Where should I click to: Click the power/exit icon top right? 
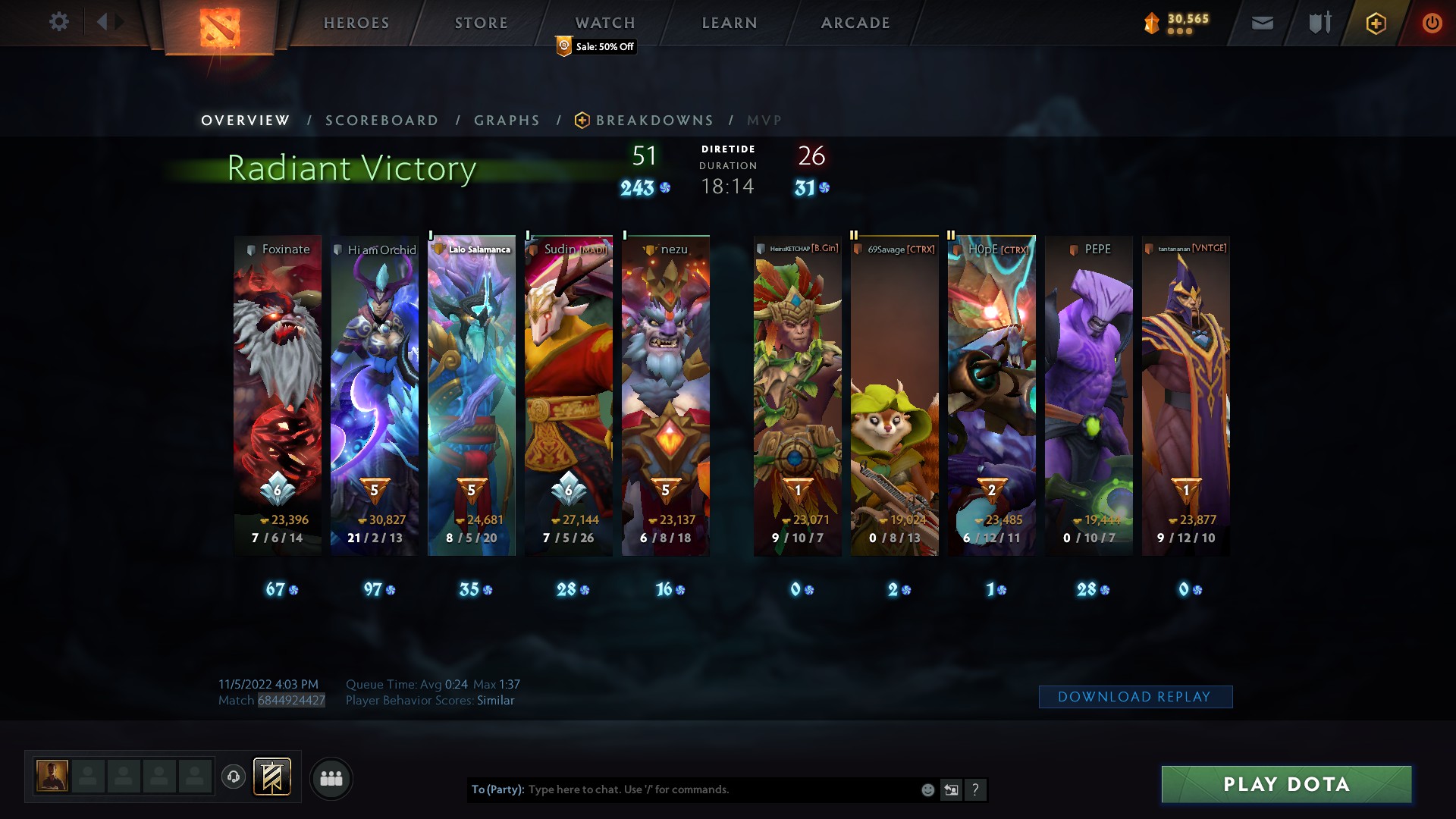(1432, 23)
